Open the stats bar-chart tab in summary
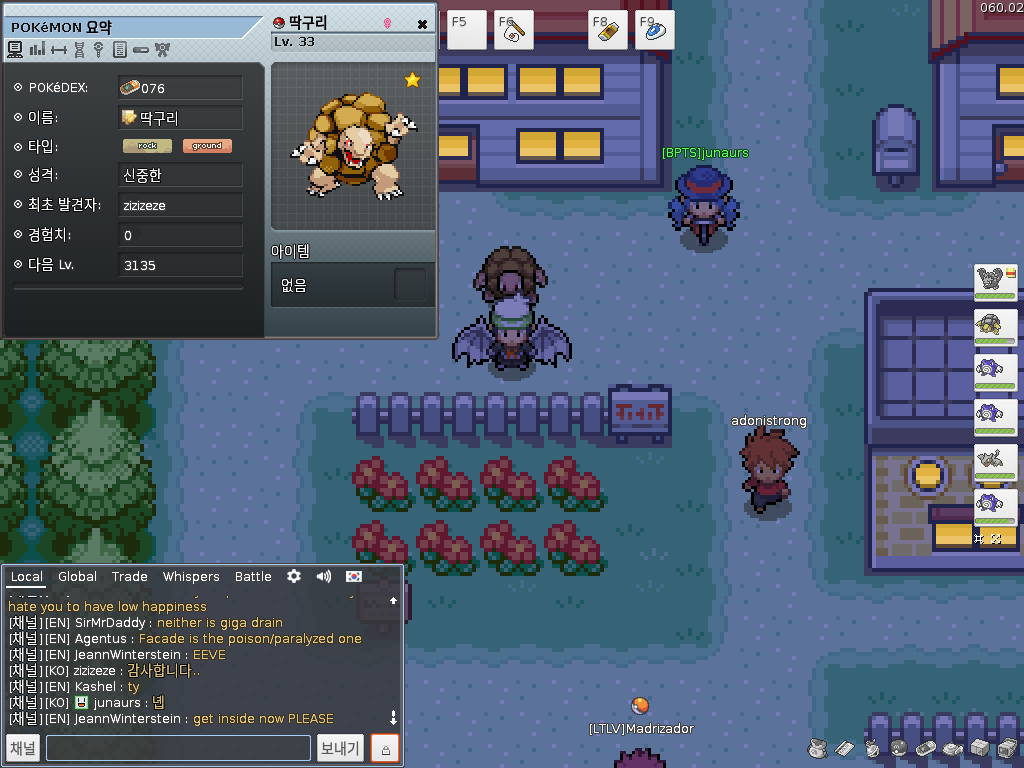Screen dimensions: 1024x768 pyautogui.click(x=37, y=49)
